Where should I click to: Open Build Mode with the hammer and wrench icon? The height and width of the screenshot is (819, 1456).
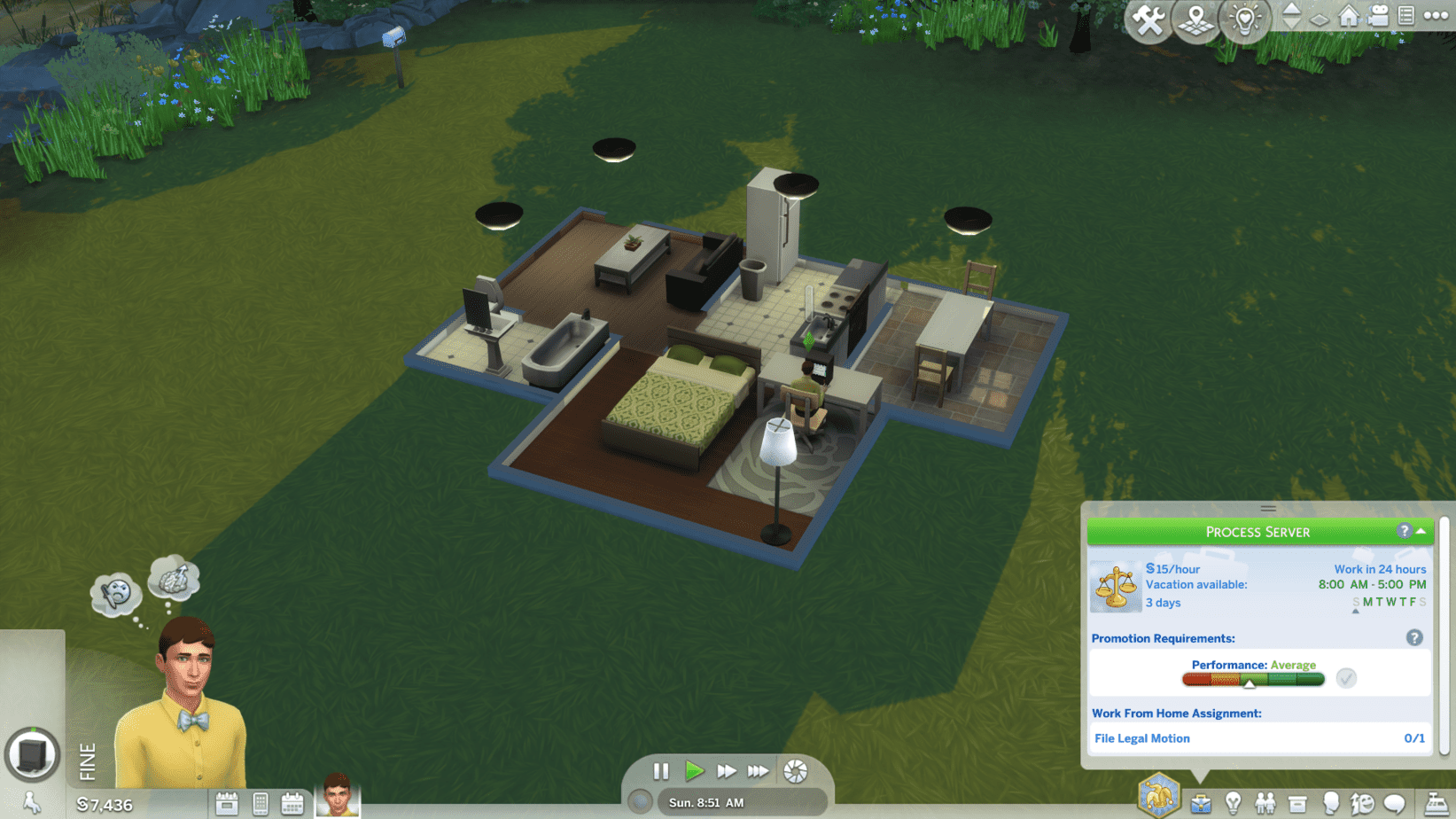click(x=1148, y=19)
